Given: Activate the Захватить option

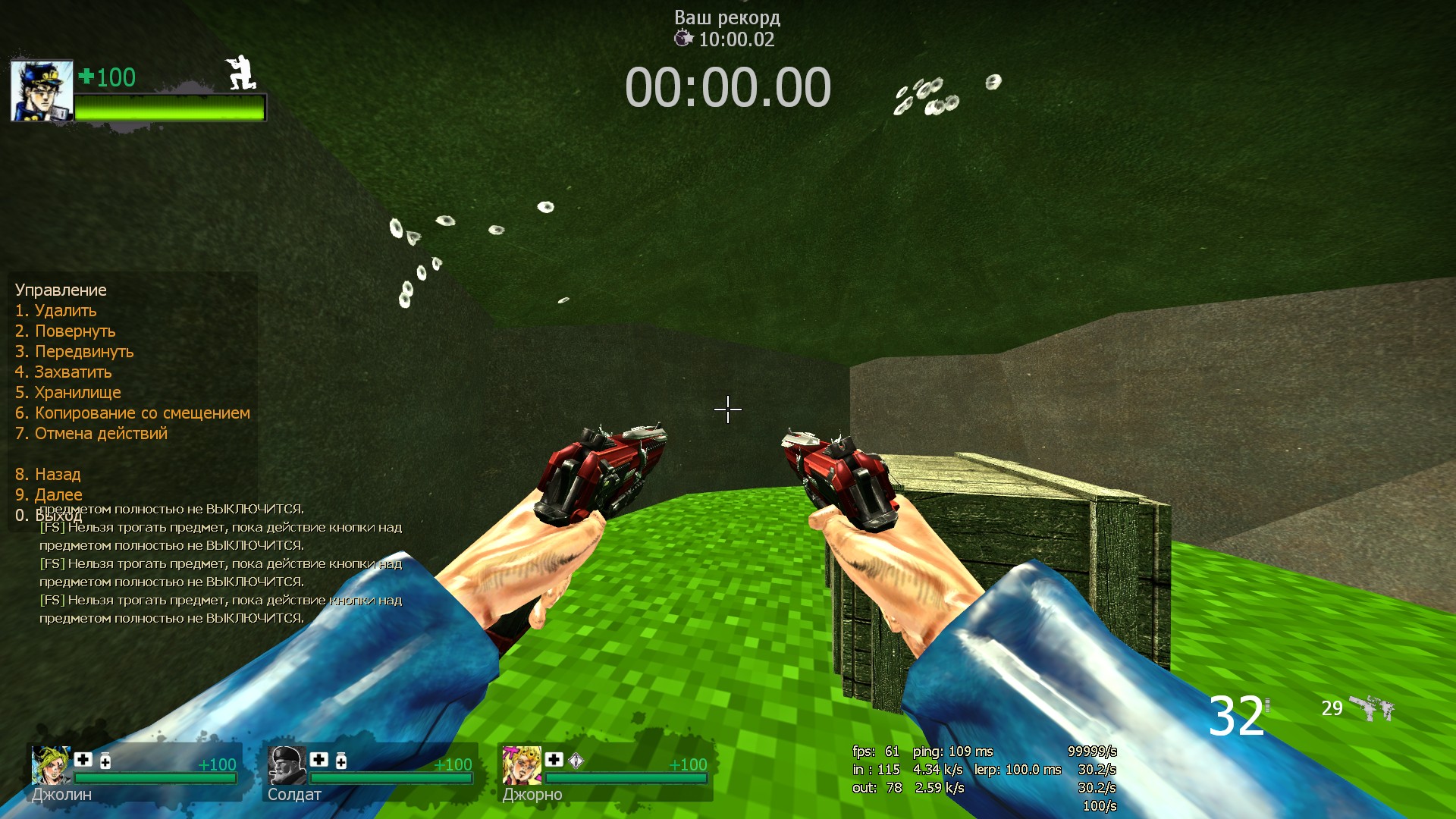Looking at the screenshot, I should click(x=64, y=372).
